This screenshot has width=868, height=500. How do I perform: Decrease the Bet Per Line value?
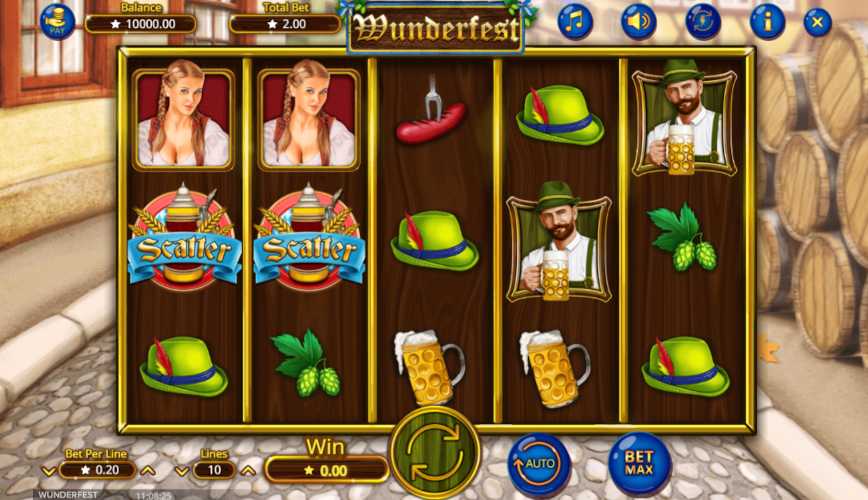pyautogui.click(x=49, y=471)
